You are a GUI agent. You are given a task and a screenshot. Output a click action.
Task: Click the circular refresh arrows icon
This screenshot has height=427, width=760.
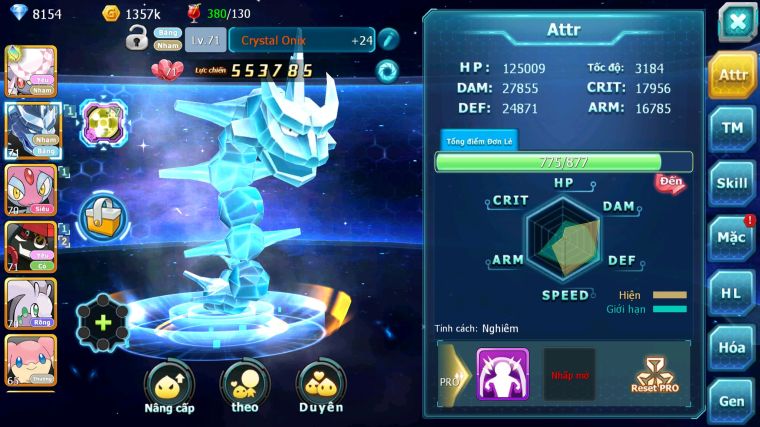pos(386,71)
